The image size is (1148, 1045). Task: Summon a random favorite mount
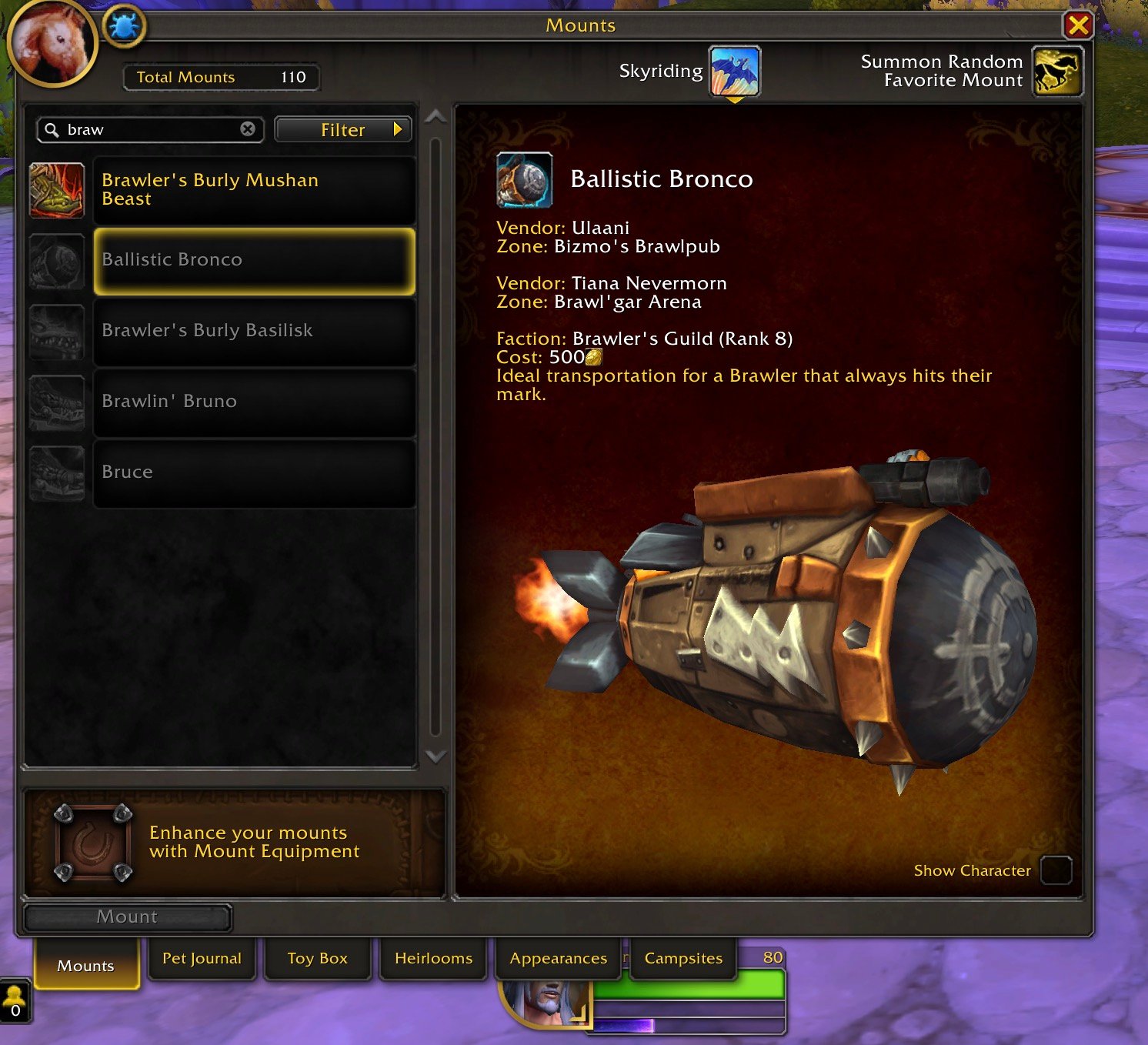point(1056,72)
